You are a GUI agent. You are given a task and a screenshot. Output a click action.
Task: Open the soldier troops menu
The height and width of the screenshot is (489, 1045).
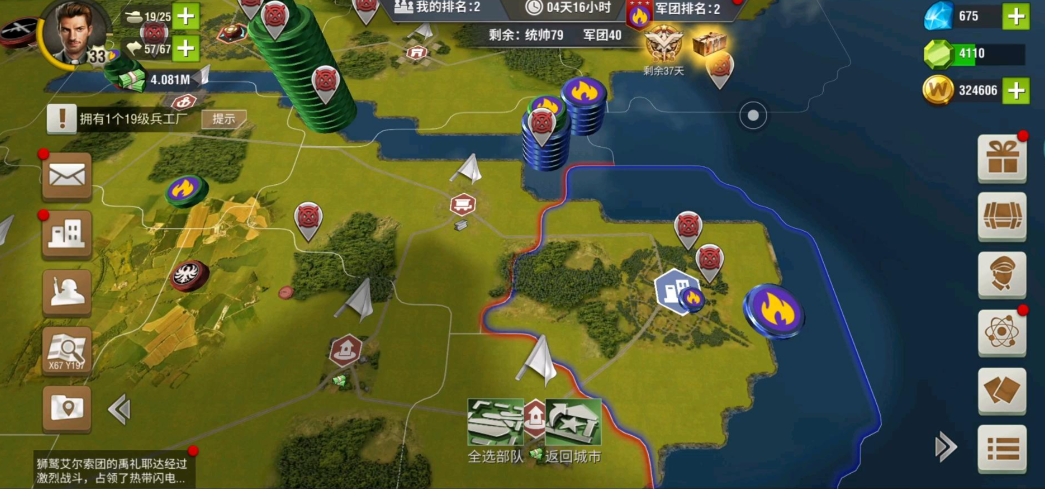[67, 292]
